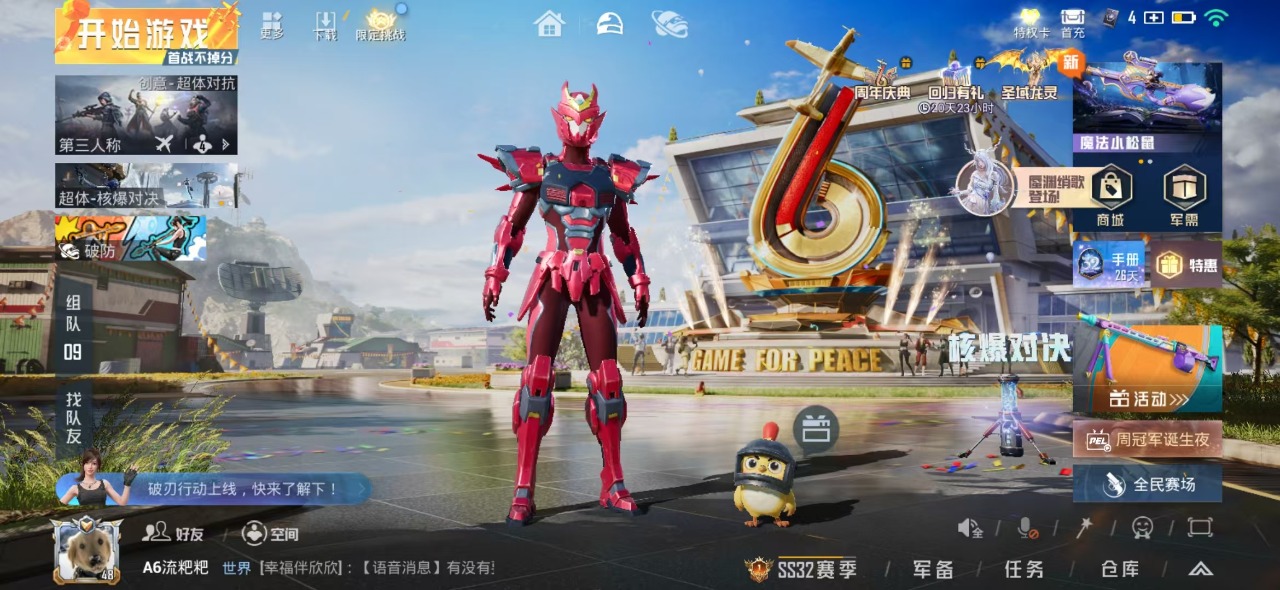Image resolution: width=1280 pixels, height=590 pixels.
Task: Open the 特惠 special offers
Action: click(x=1188, y=264)
